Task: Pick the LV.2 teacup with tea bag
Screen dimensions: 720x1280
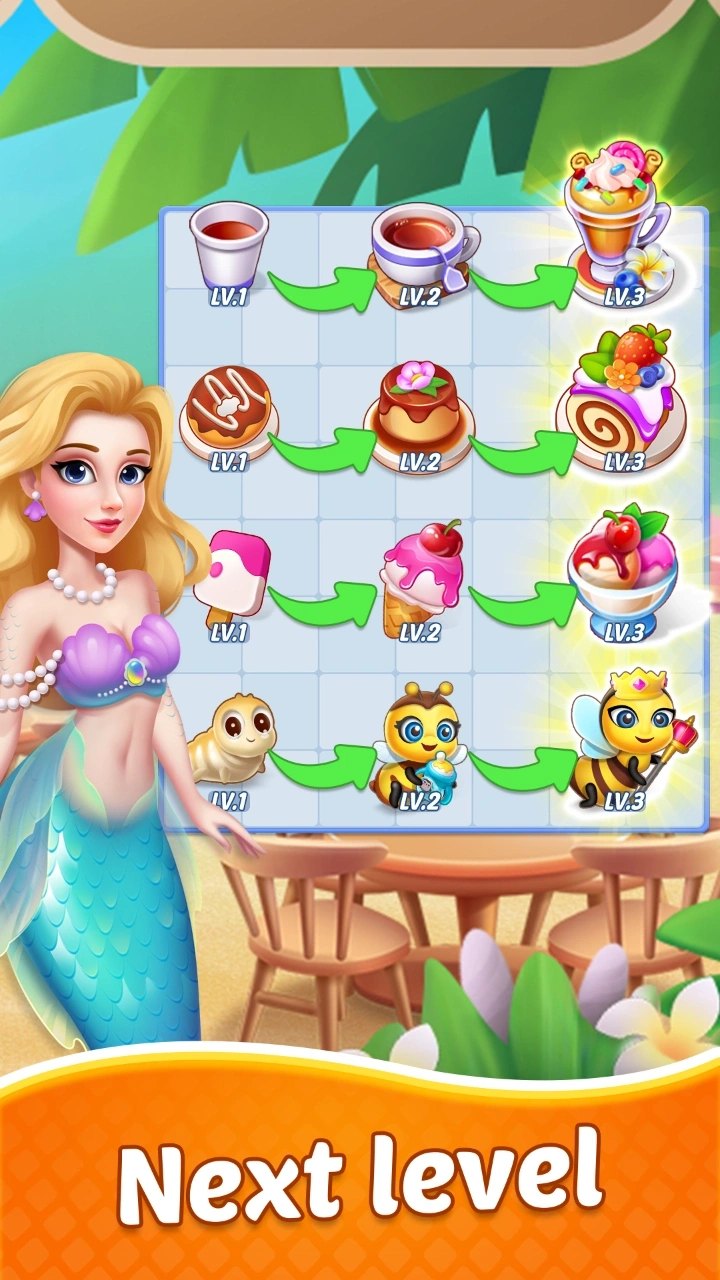Action: [x=421, y=250]
